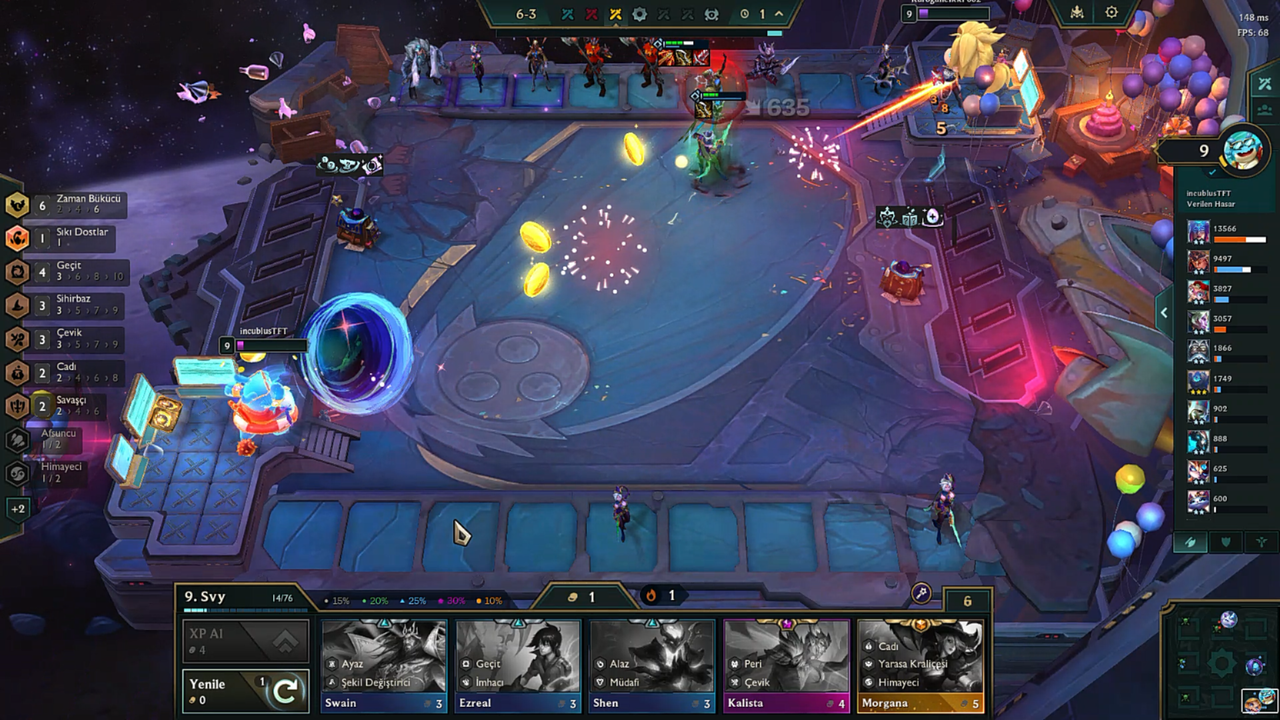Click the XP Al buy experience button
The width and height of the screenshot is (1280, 720).
coord(245,641)
